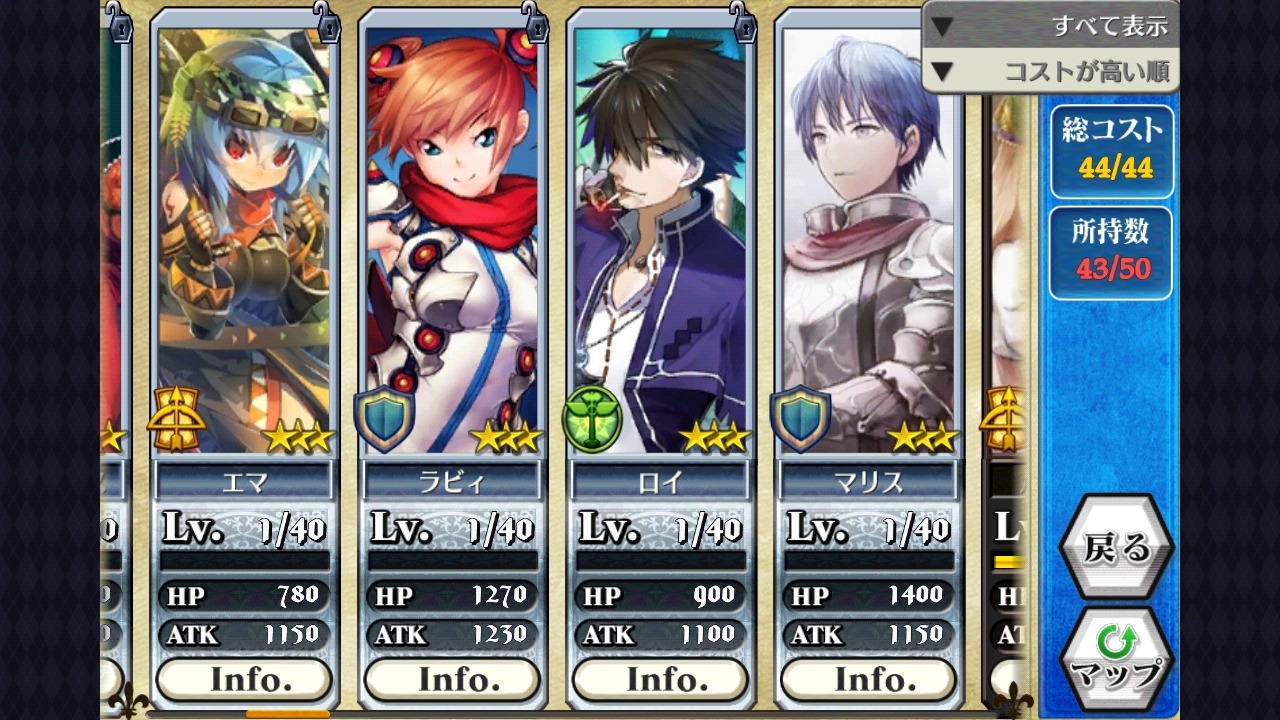This screenshot has height=720, width=1280.
Task: Return to the map with マップ button
Action: tap(1114, 657)
